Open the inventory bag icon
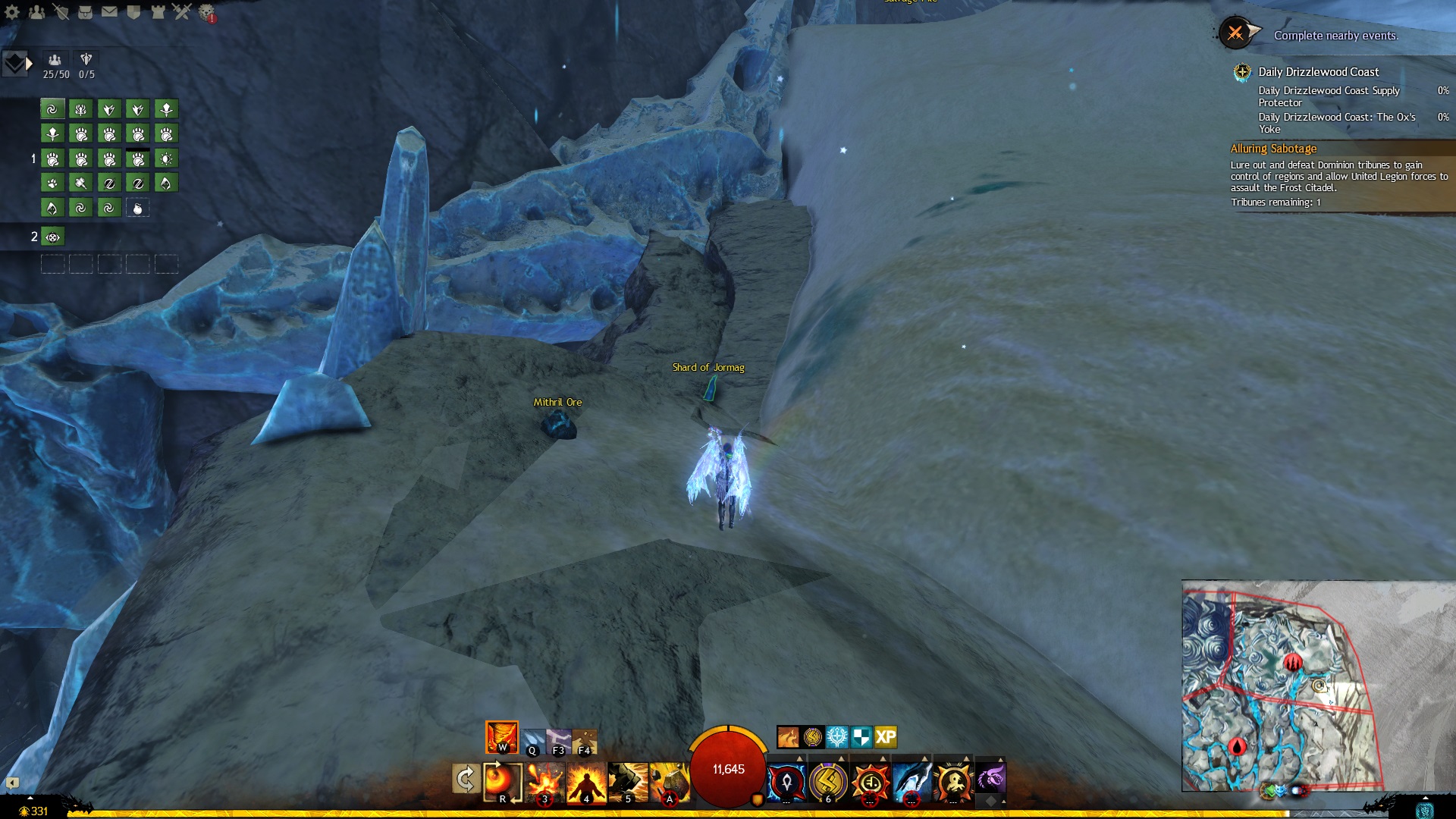1456x819 pixels. [85, 12]
